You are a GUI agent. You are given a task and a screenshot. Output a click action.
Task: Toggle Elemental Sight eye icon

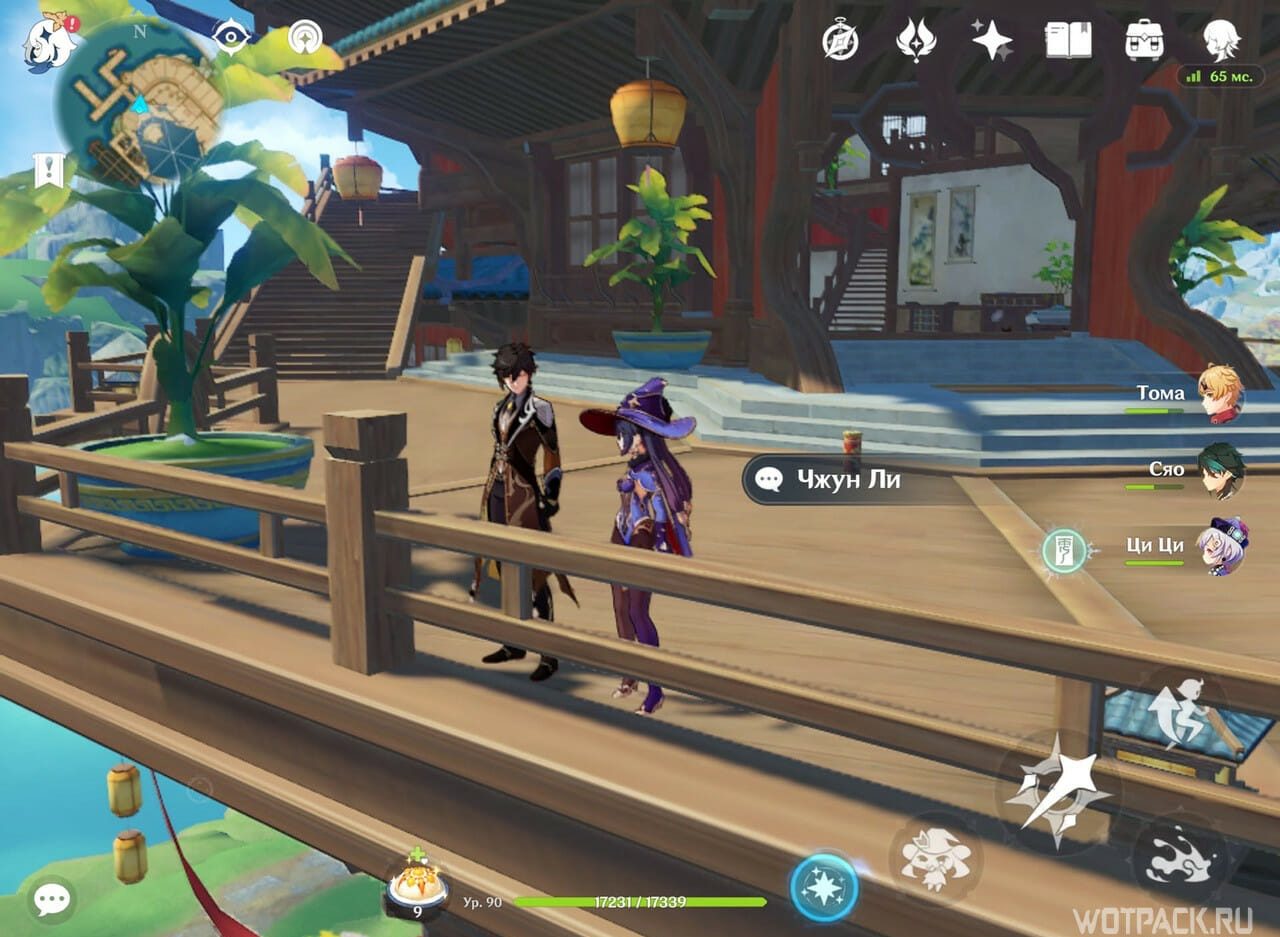[x=231, y=38]
